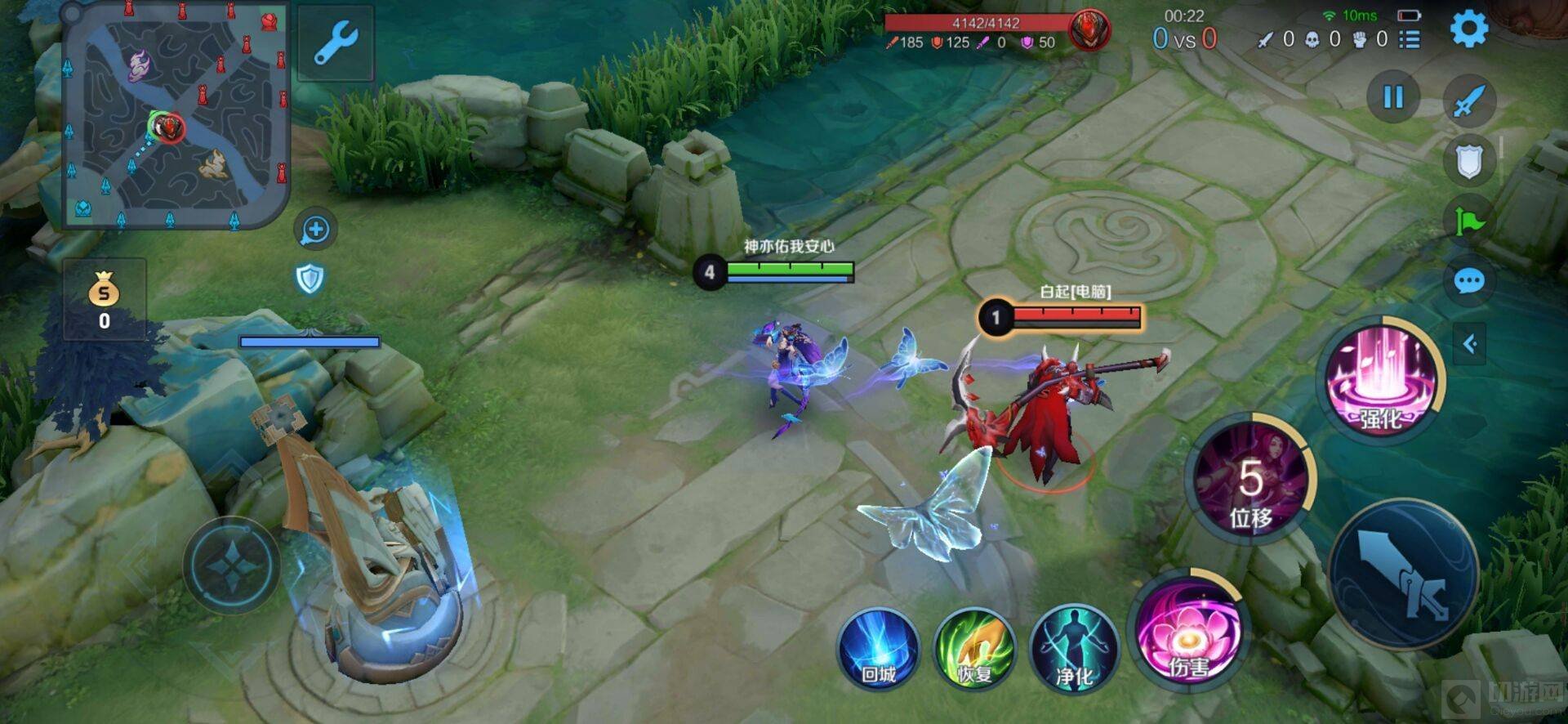
Task: Collapse the side panel with the arrow
Action: 1470,344
